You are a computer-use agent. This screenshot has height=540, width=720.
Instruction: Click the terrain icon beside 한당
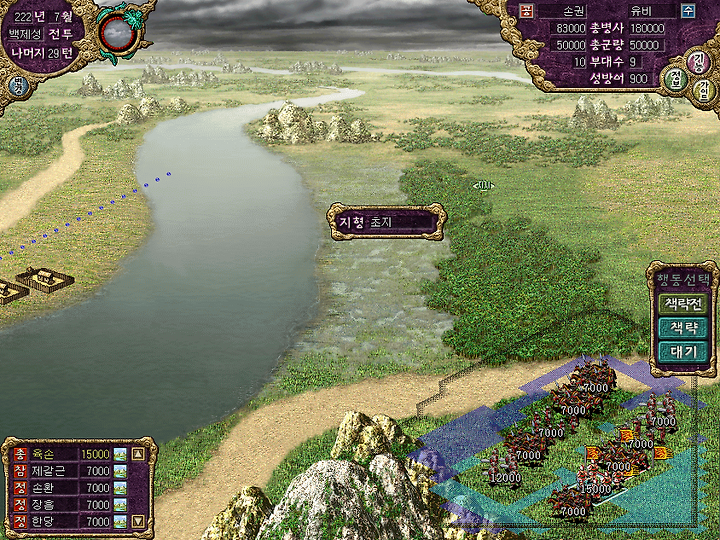tap(120, 521)
